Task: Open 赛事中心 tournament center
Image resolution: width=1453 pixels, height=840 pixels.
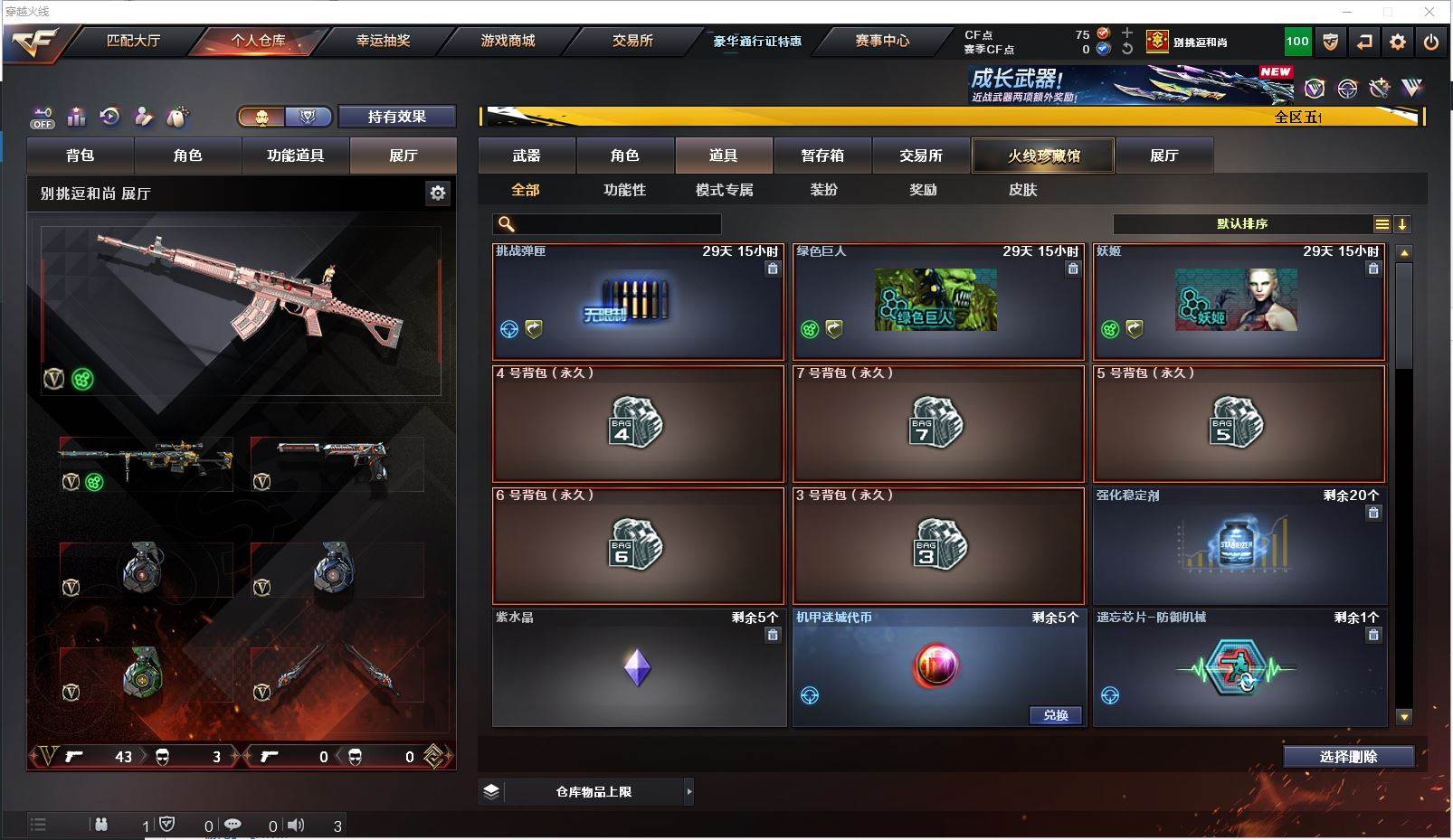Action: pos(882,41)
